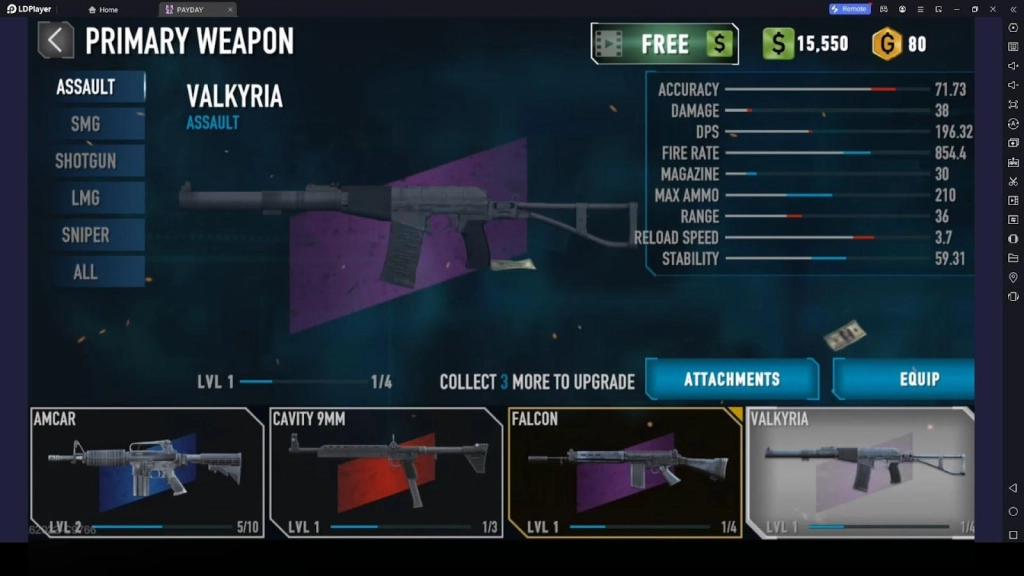Select the Sniper category

(x=86, y=235)
